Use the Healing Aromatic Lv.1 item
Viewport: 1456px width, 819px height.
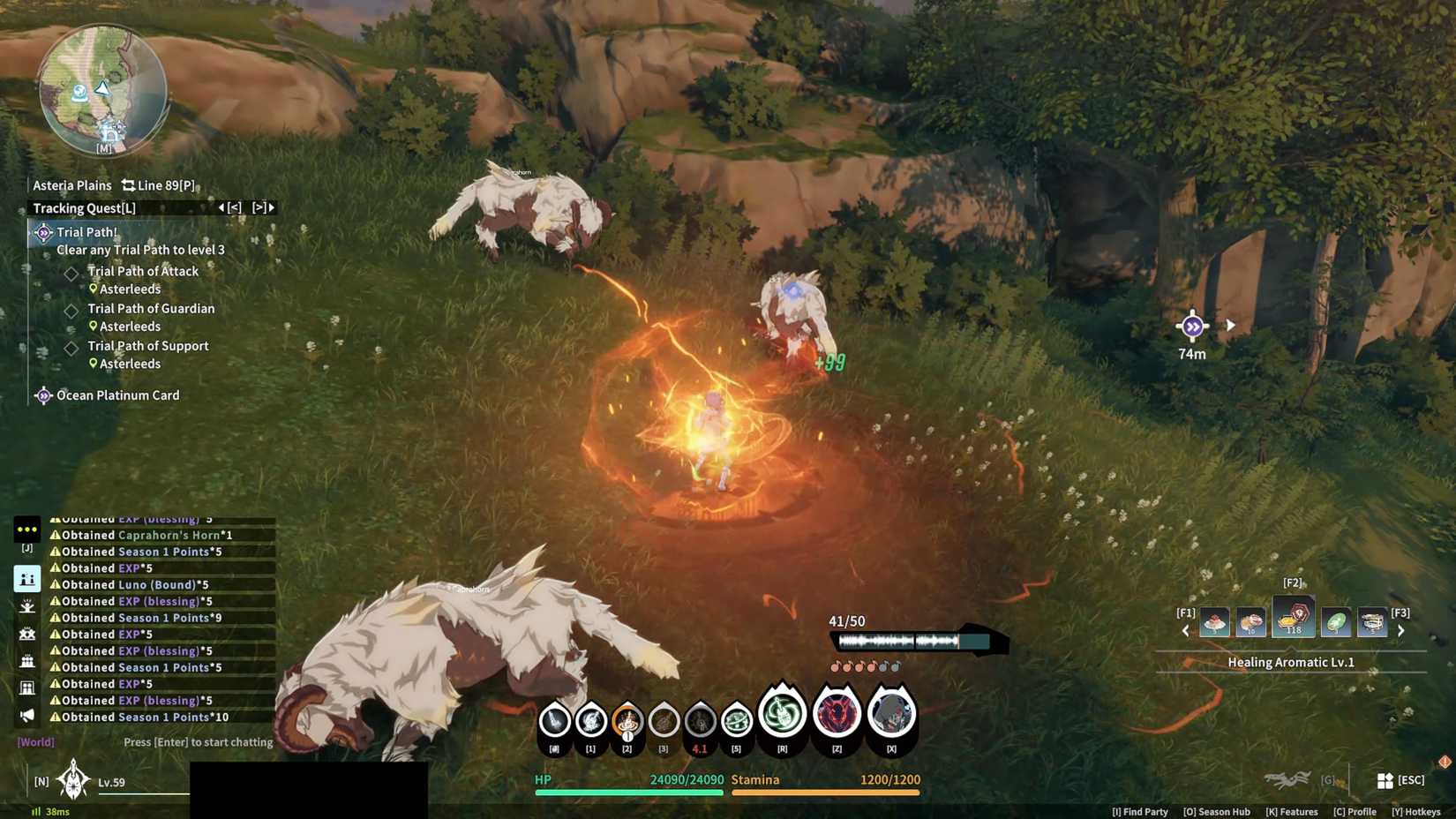point(1293,617)
